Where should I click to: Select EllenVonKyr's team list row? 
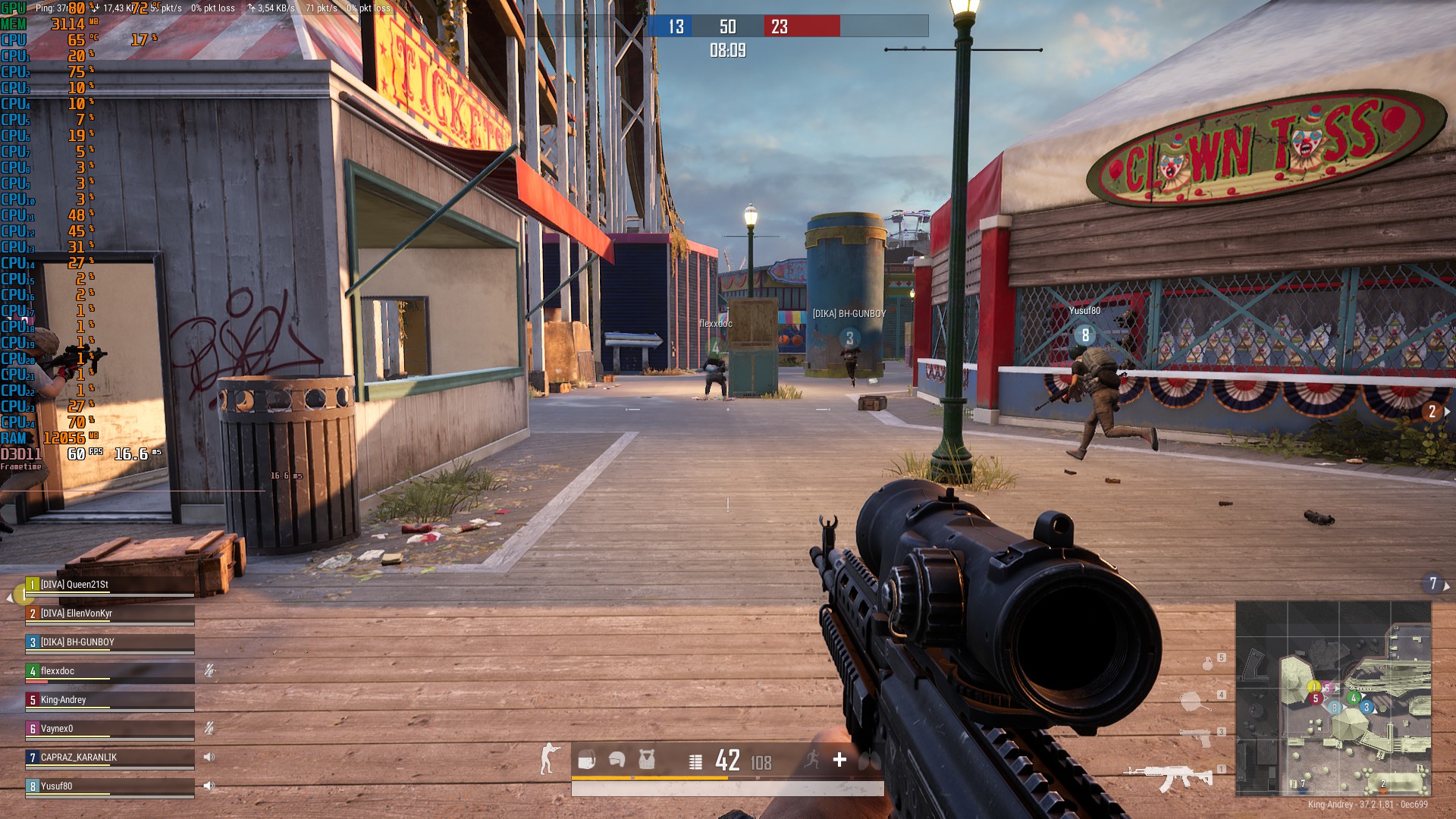click(x=110, y=613)
